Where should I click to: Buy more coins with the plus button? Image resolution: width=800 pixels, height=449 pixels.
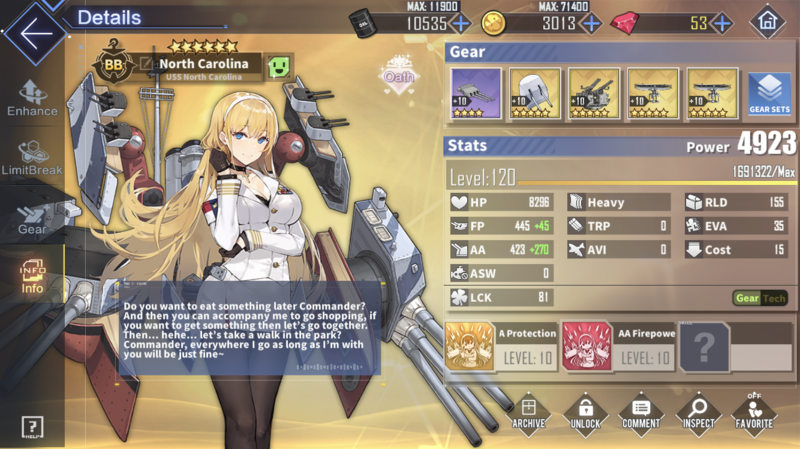pyautogui.click(x=592, y=23)
